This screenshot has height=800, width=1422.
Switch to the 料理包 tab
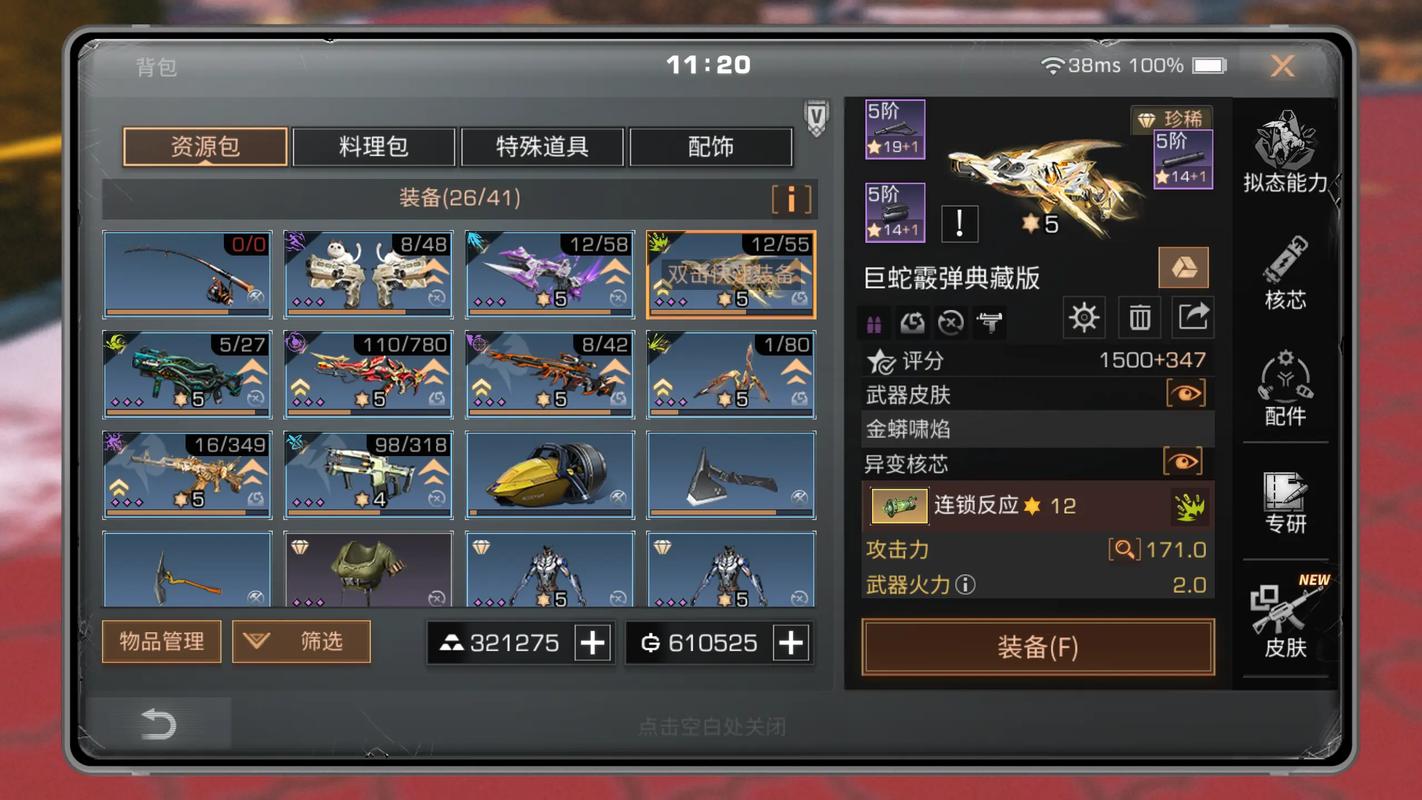[373, 146]
